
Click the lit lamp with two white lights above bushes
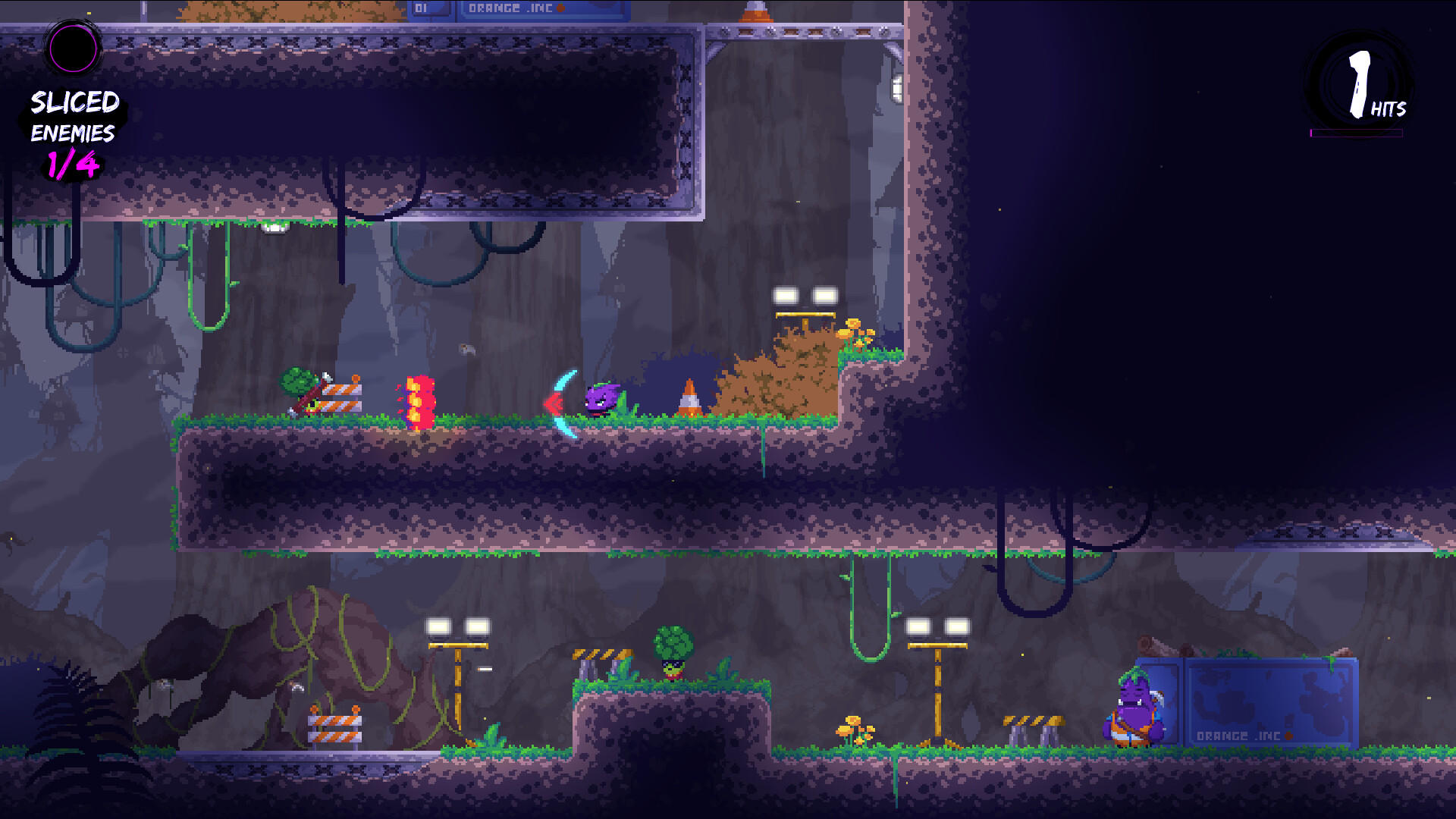[x=804, y=296]
